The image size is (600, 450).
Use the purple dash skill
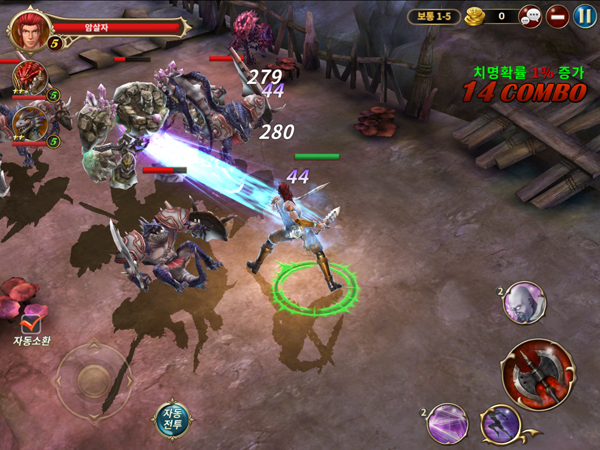498,423
